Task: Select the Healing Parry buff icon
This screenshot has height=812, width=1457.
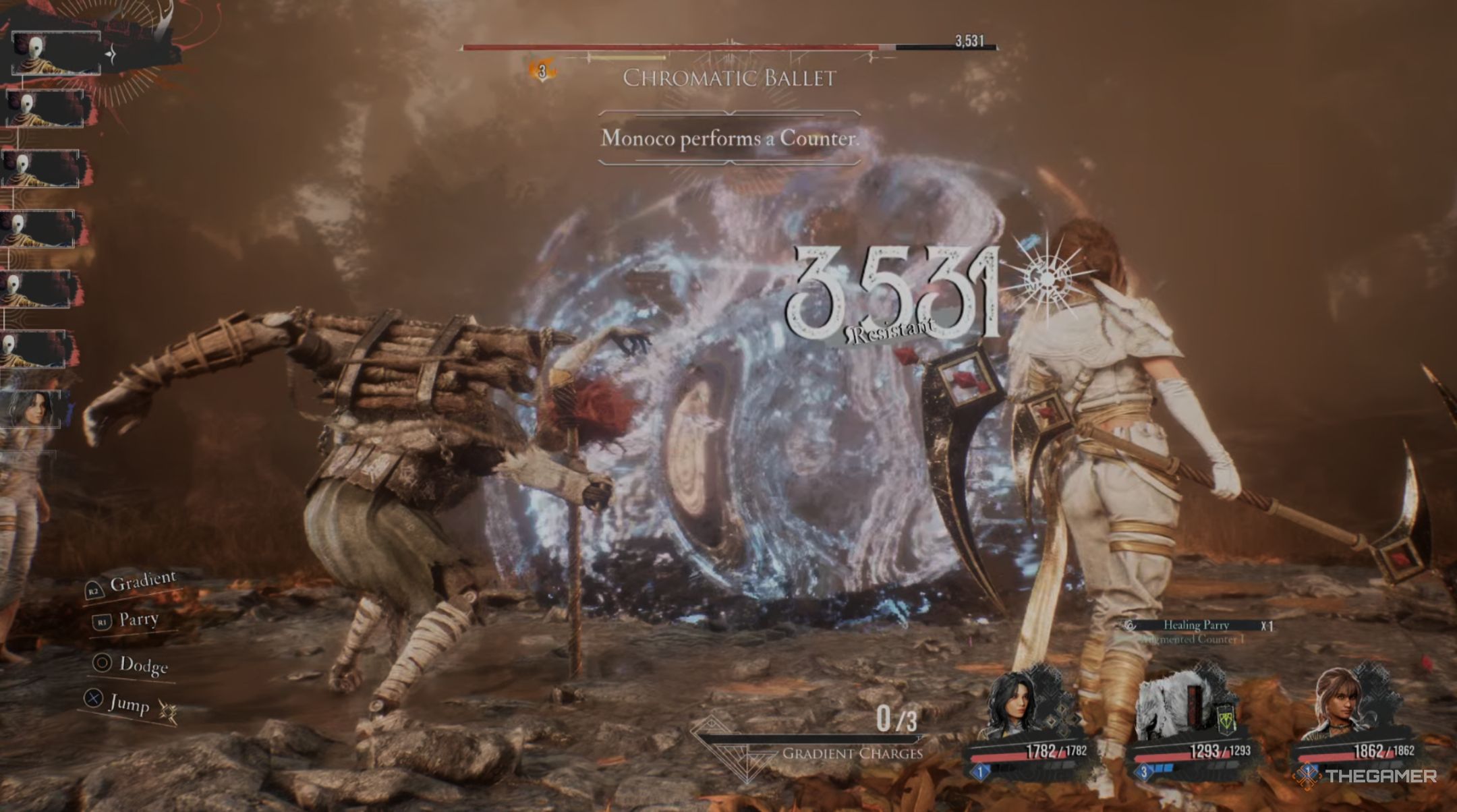Action: tap(1129, 626)
